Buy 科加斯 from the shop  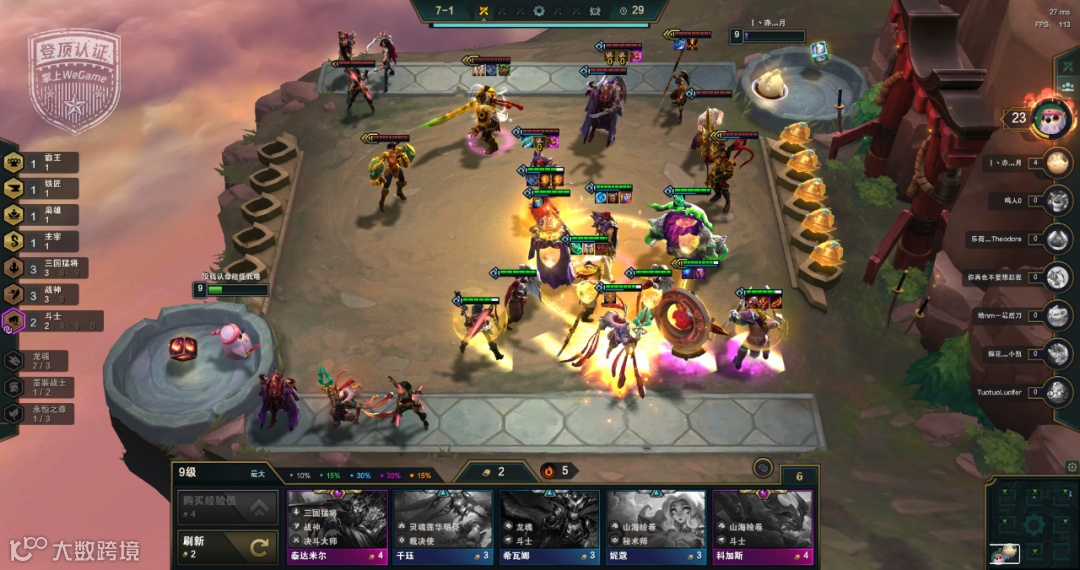point(761,525)
